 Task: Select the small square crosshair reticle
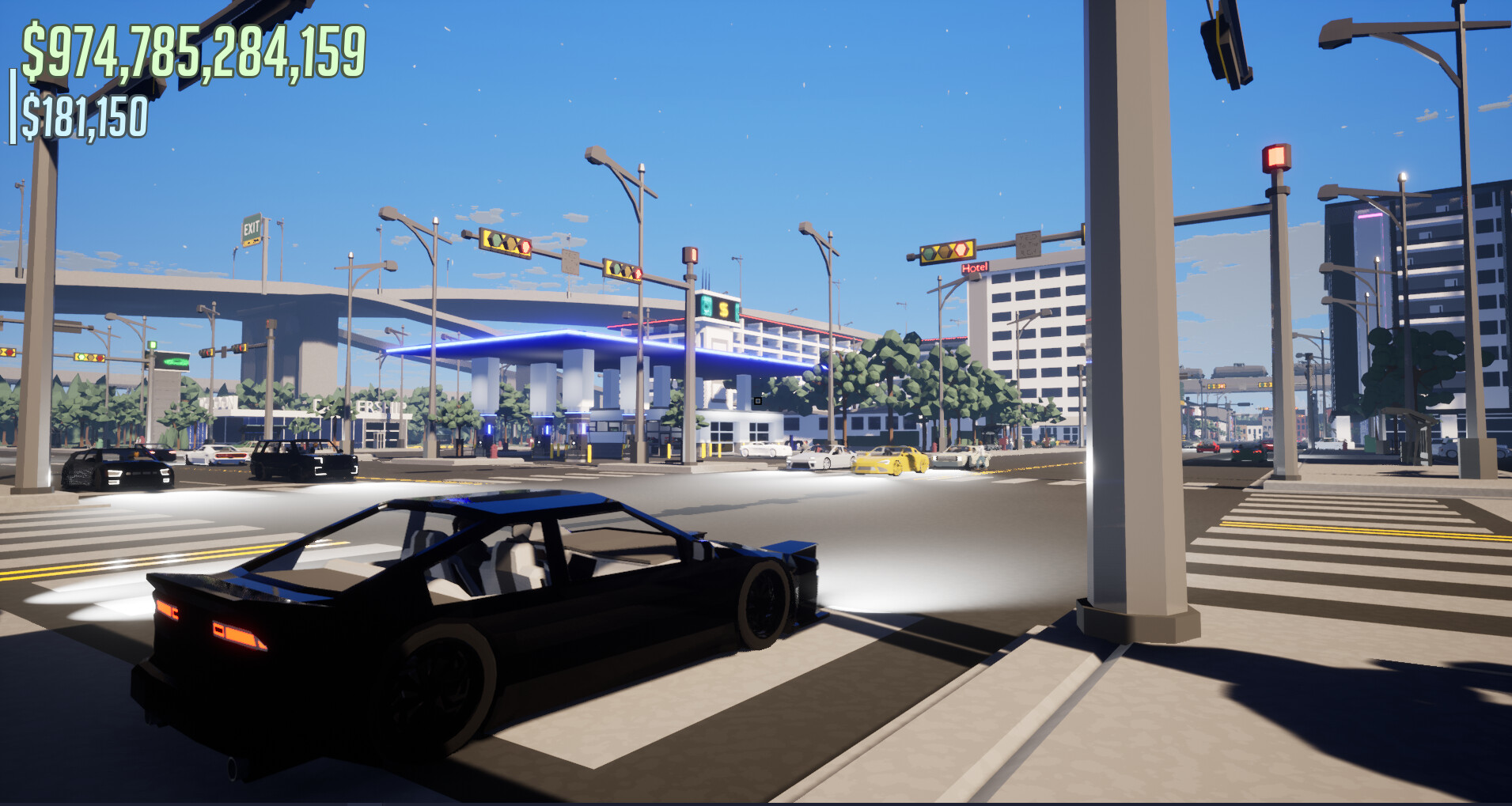758,402
